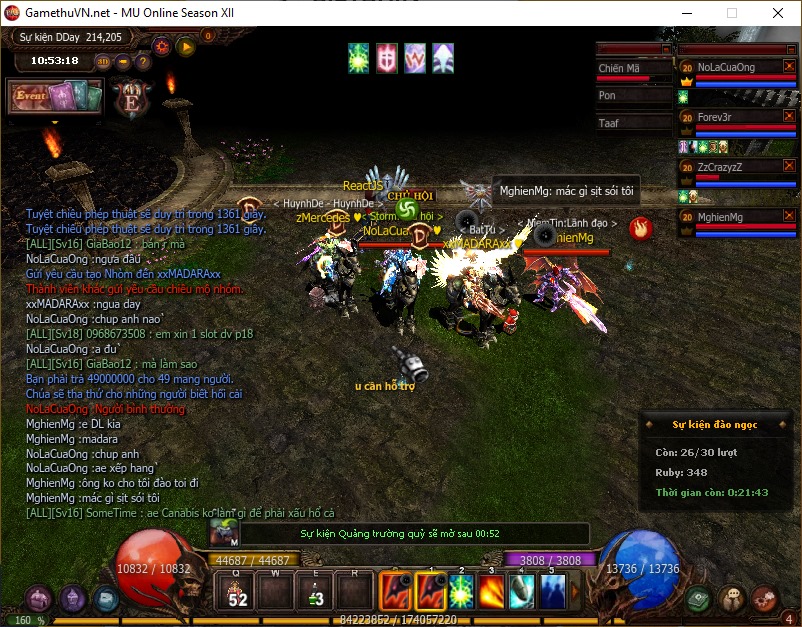
Task: Click the yellow play arrow button
Action: pyautogui.click(x=185, y=45)
